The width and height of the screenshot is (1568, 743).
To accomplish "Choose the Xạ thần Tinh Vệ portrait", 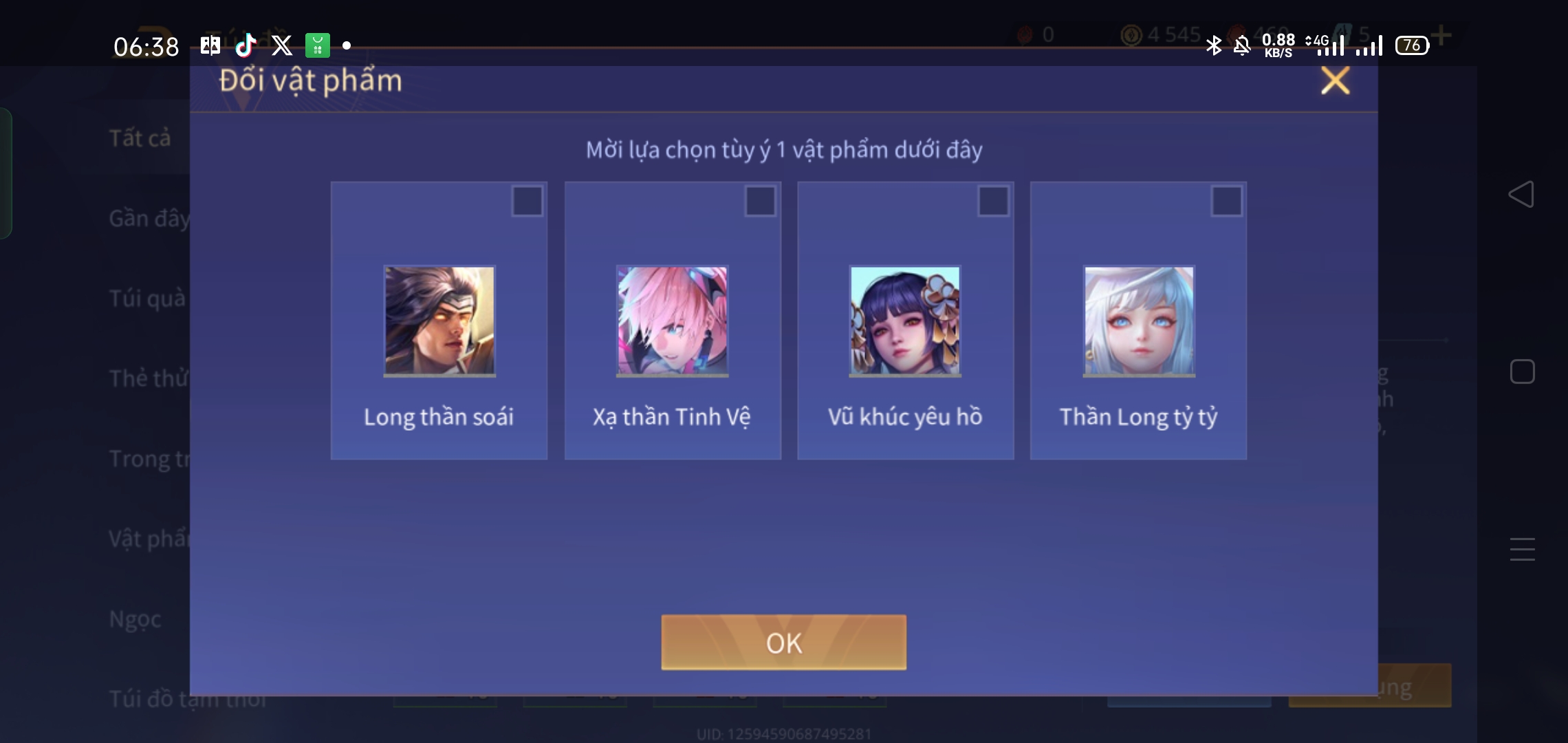I will (672, 321).
